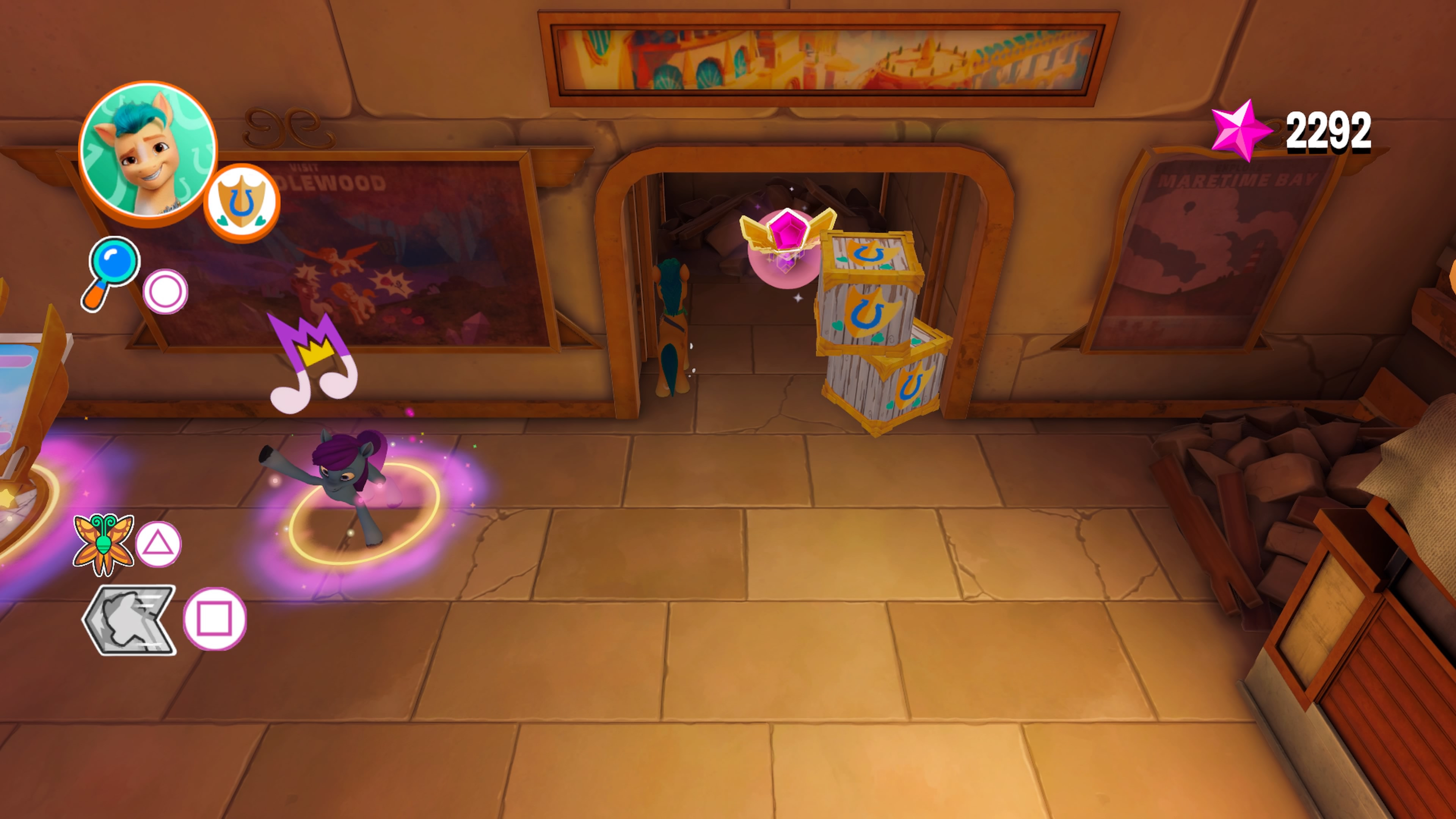The width and height of the screenshot is (1456, 819).
Task: Select the butterfly ability icon
Action: [104, 544]
